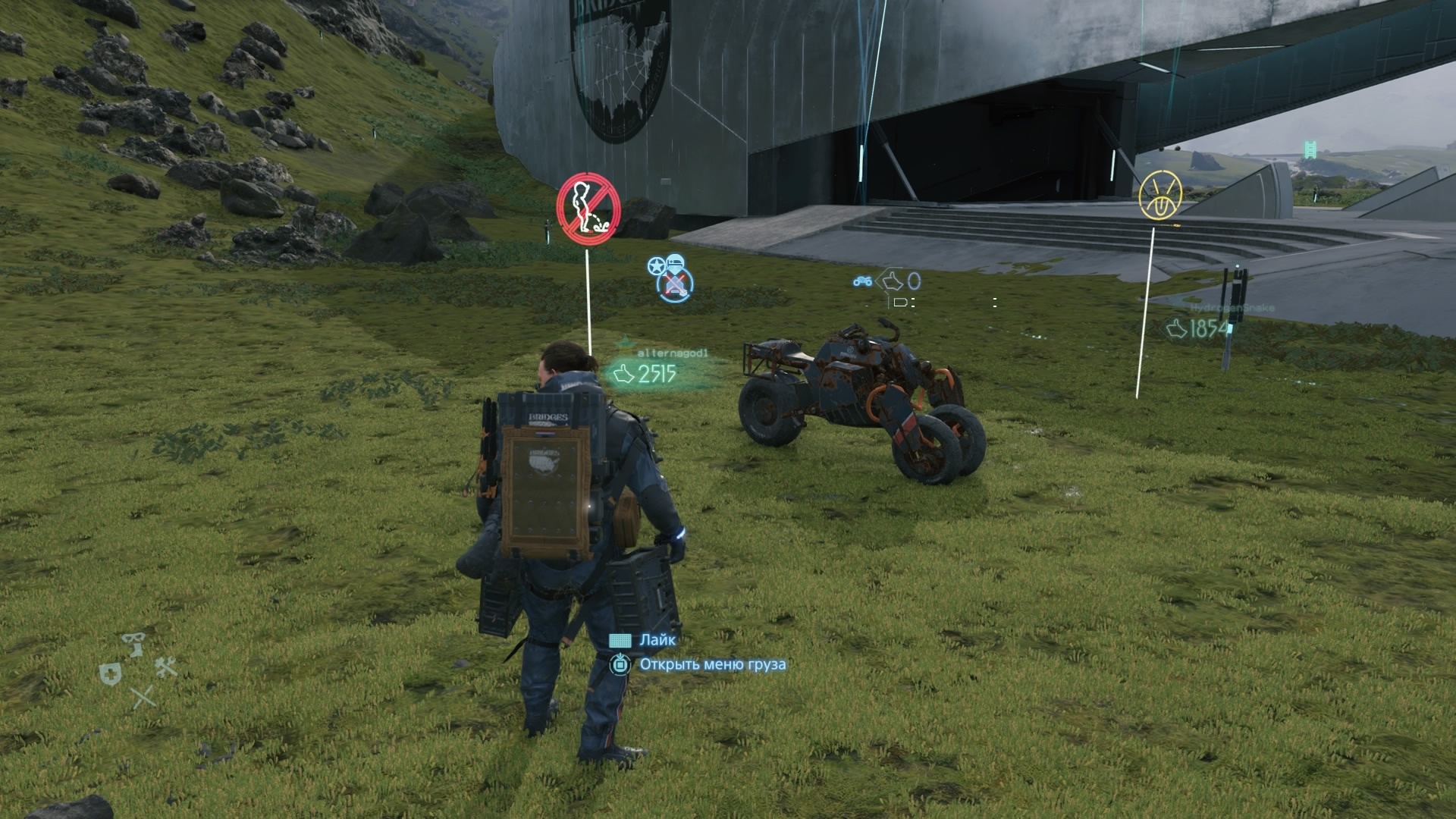Click the crossed-out structure marker icon
The width and height of the screenshot is (1456, 819).
(675, 285)
